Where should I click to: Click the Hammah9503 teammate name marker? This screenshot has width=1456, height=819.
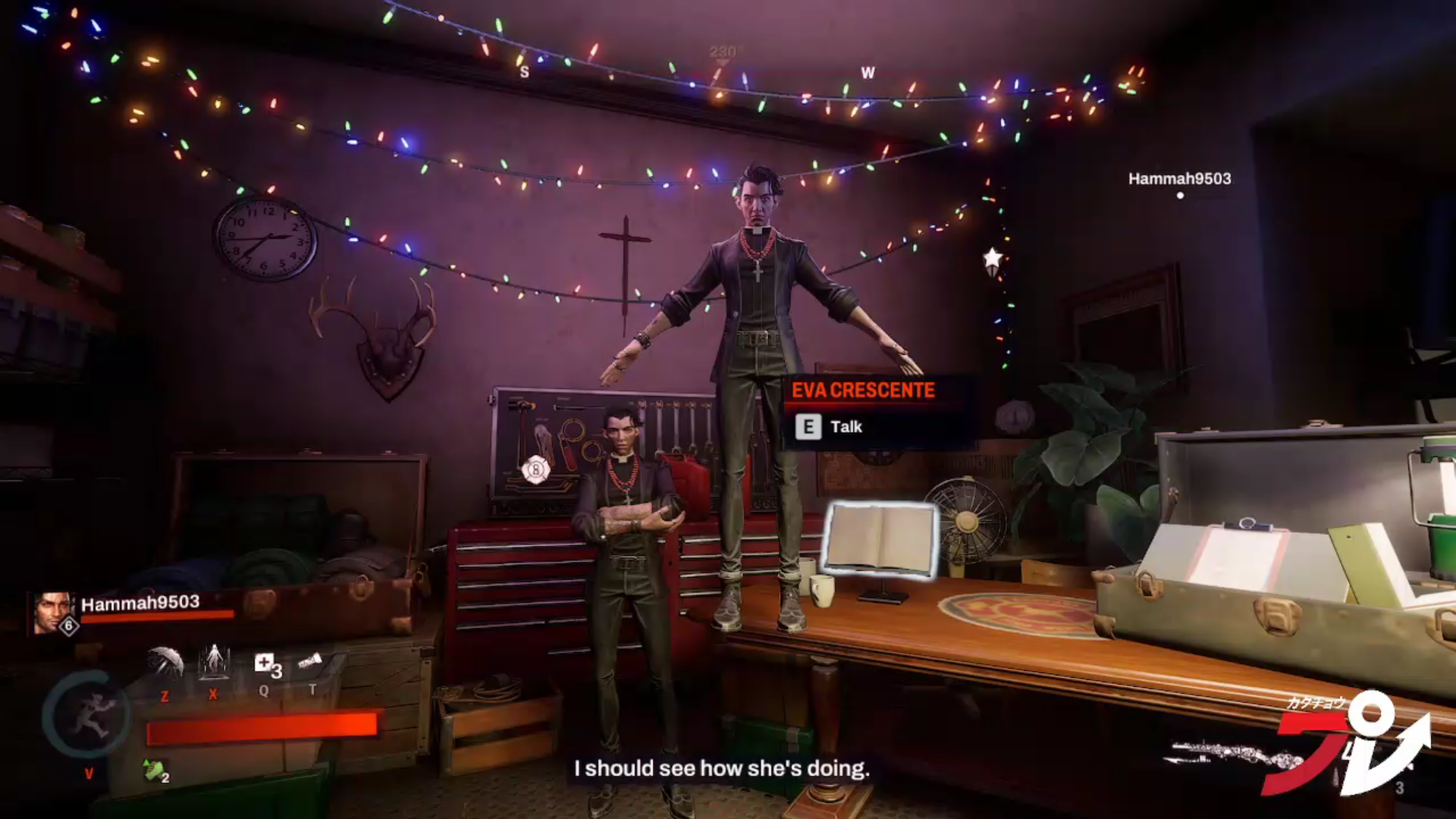pos(1179,179)
